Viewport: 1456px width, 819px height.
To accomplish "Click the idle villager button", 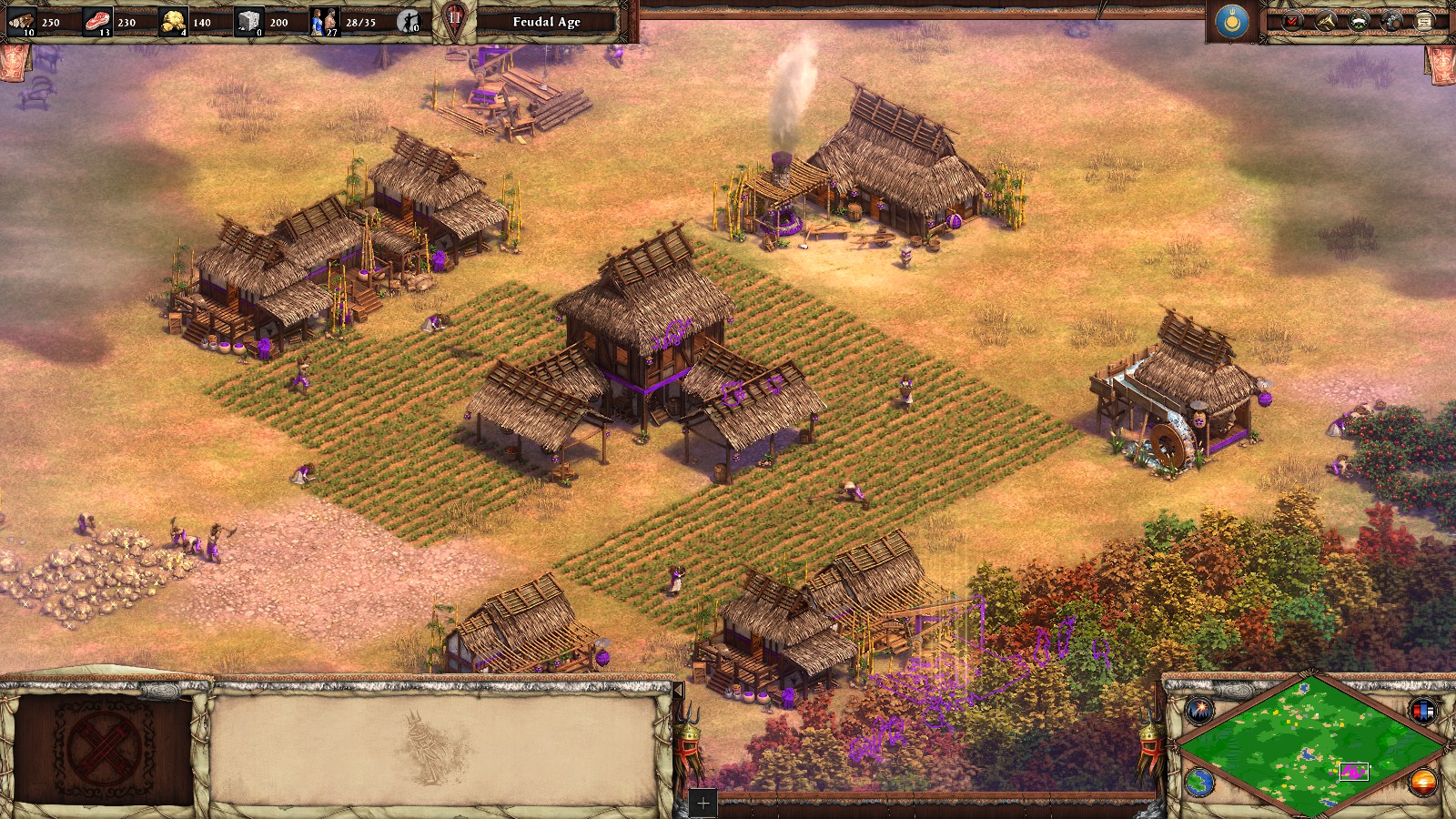I will (x=409, y=21).
